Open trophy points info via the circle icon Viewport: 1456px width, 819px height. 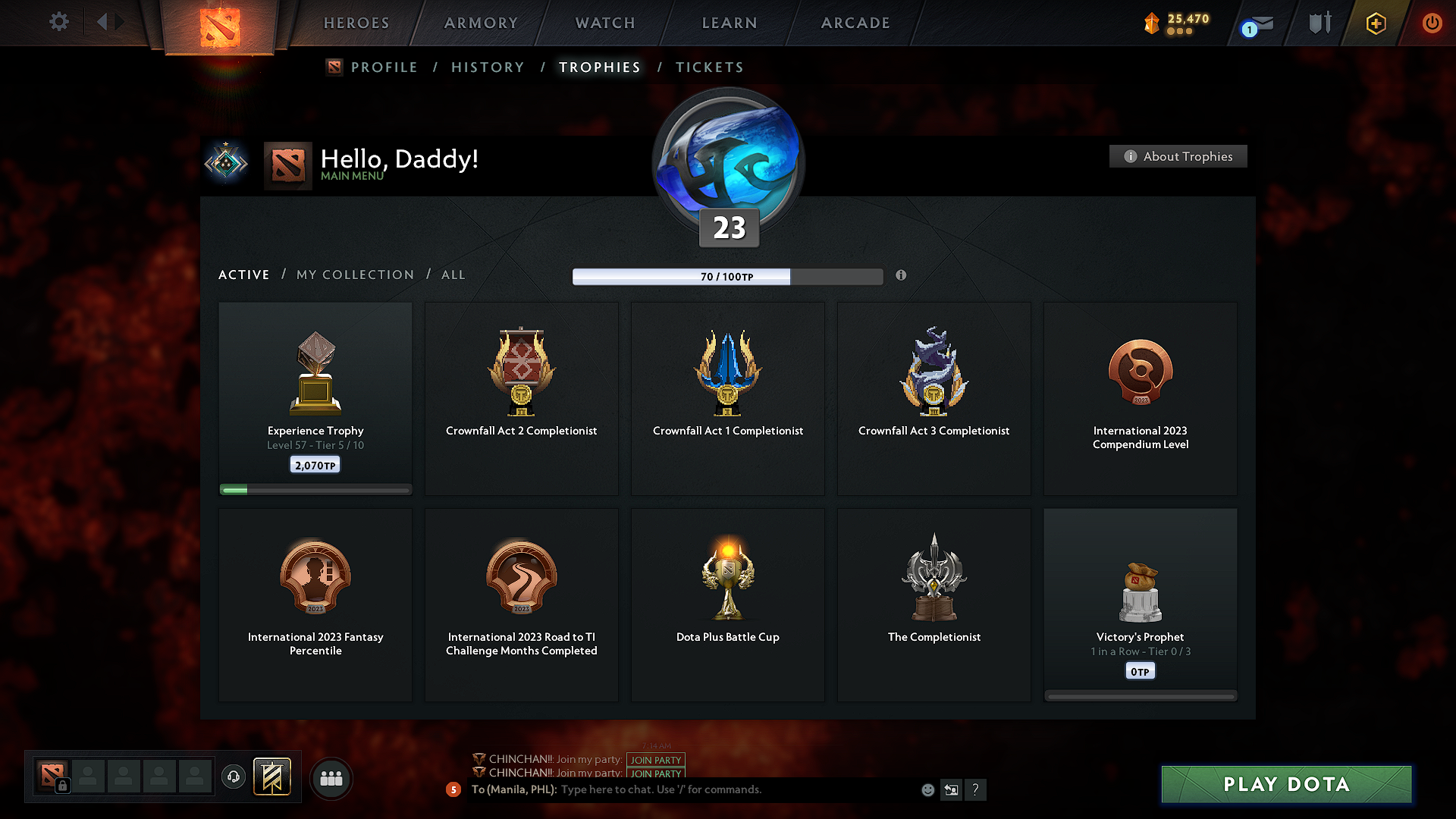pyautogui.click(x=902, y=276)
